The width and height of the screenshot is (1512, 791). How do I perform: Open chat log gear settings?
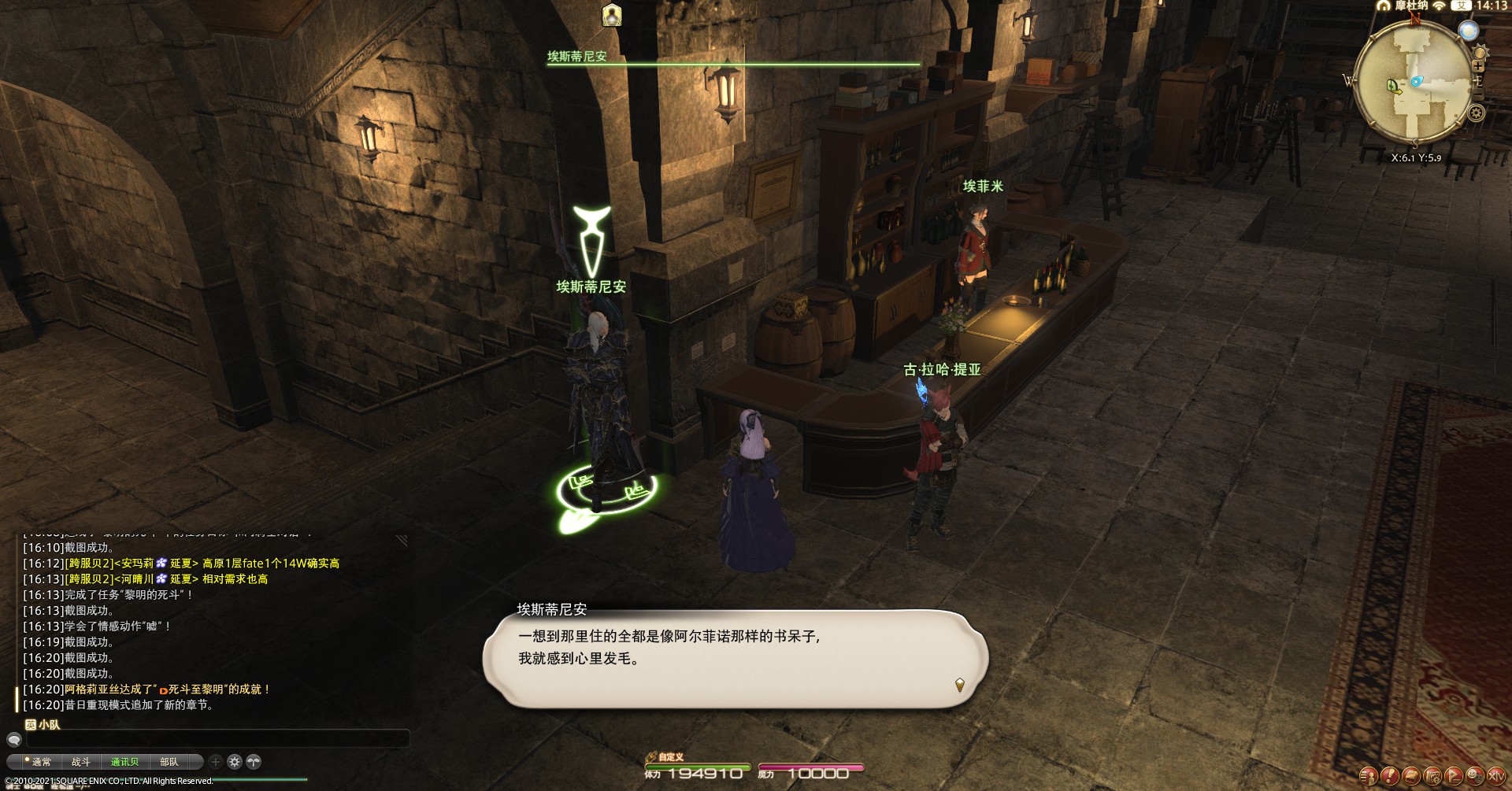(x=235, y=762)
